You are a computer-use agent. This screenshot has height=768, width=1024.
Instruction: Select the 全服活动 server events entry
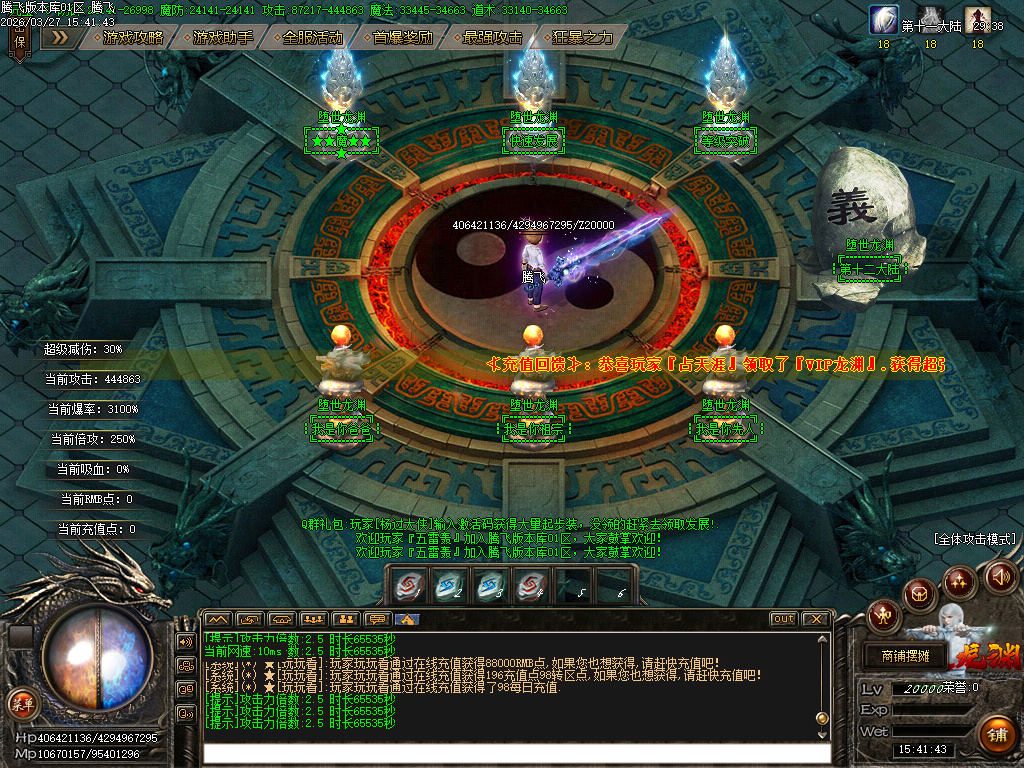click(312, 37)
